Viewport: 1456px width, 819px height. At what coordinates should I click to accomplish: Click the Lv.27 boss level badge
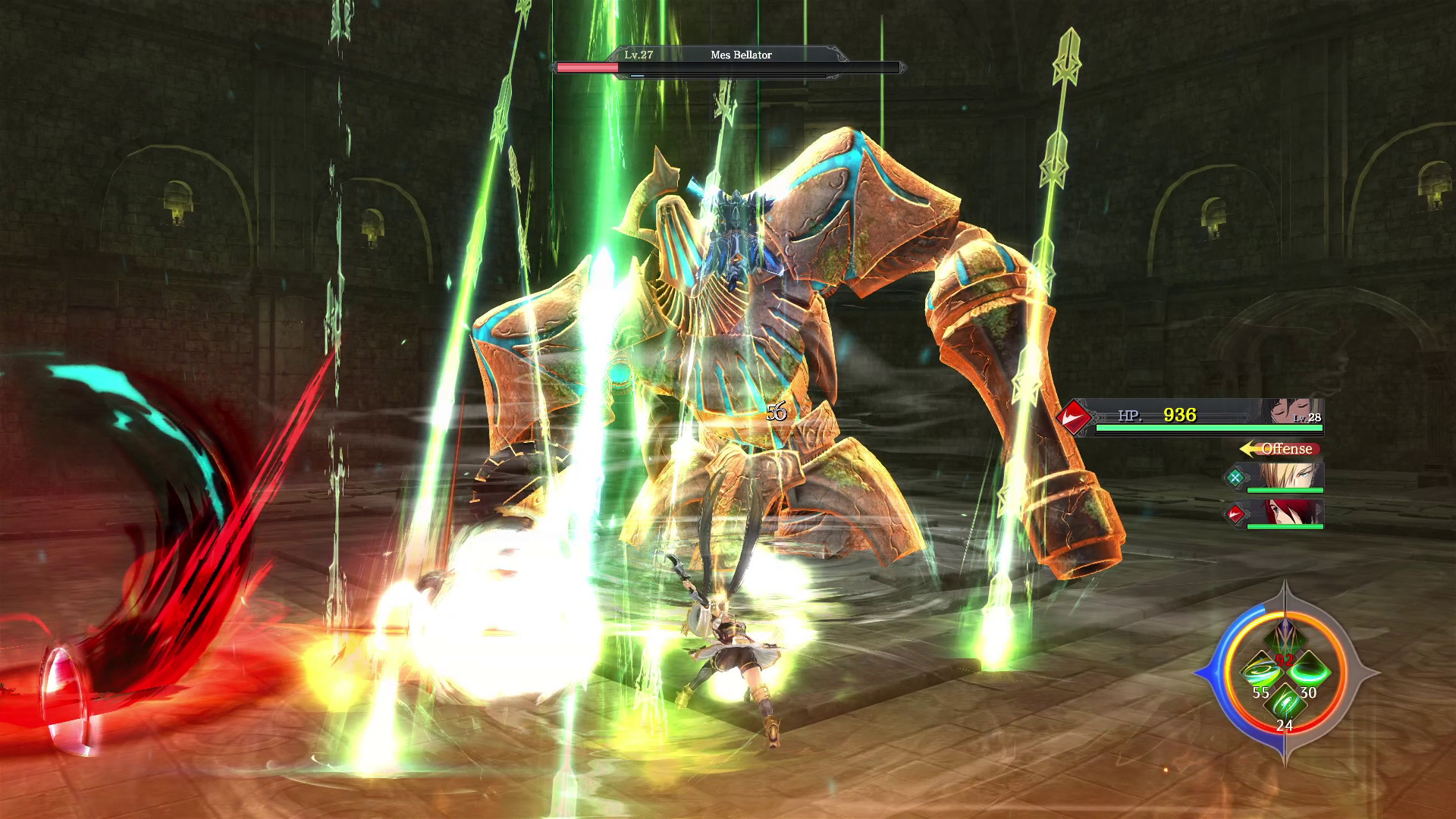coord(639,54)
